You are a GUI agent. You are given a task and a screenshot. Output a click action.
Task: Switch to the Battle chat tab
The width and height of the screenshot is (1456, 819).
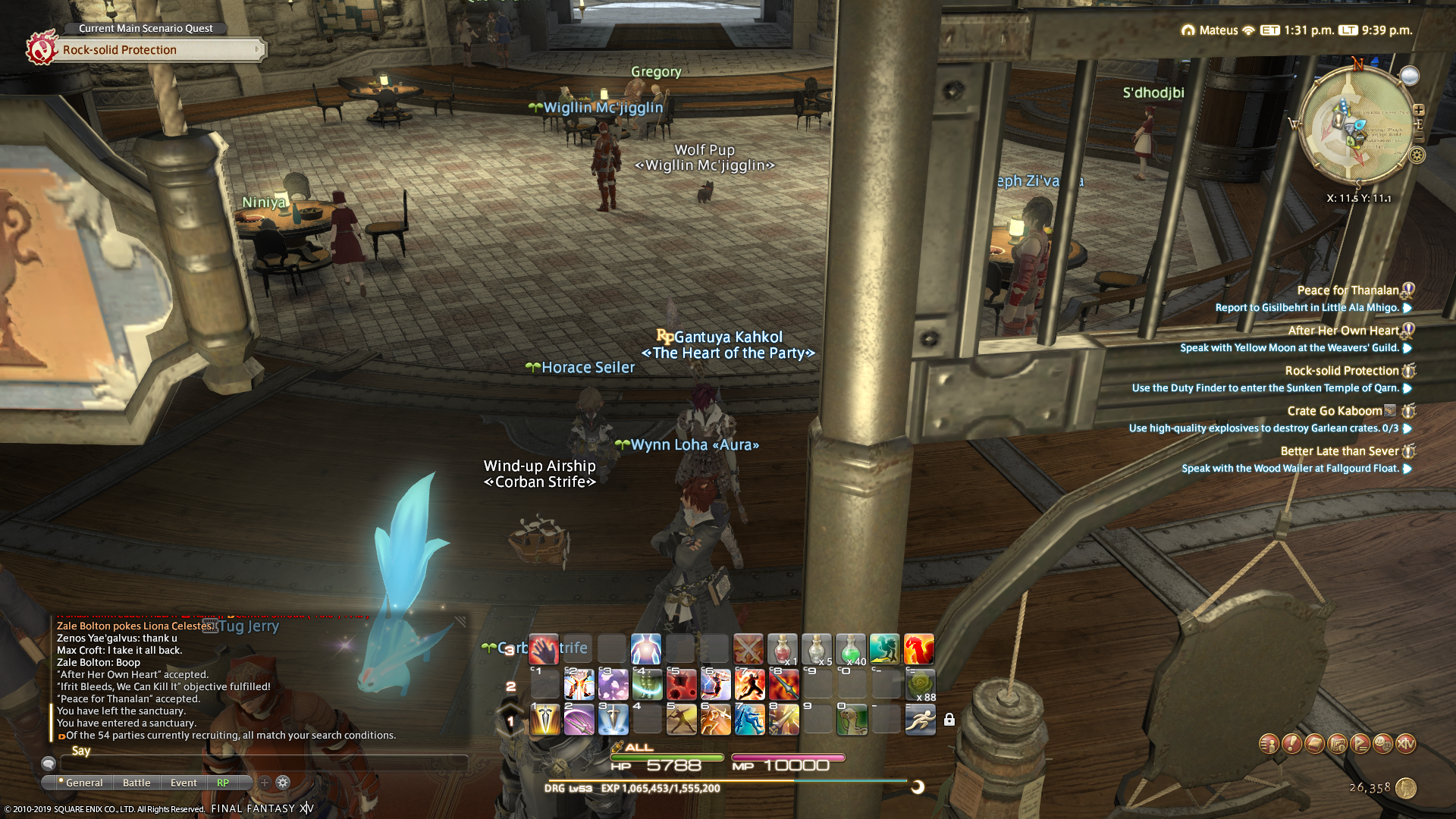136,783
